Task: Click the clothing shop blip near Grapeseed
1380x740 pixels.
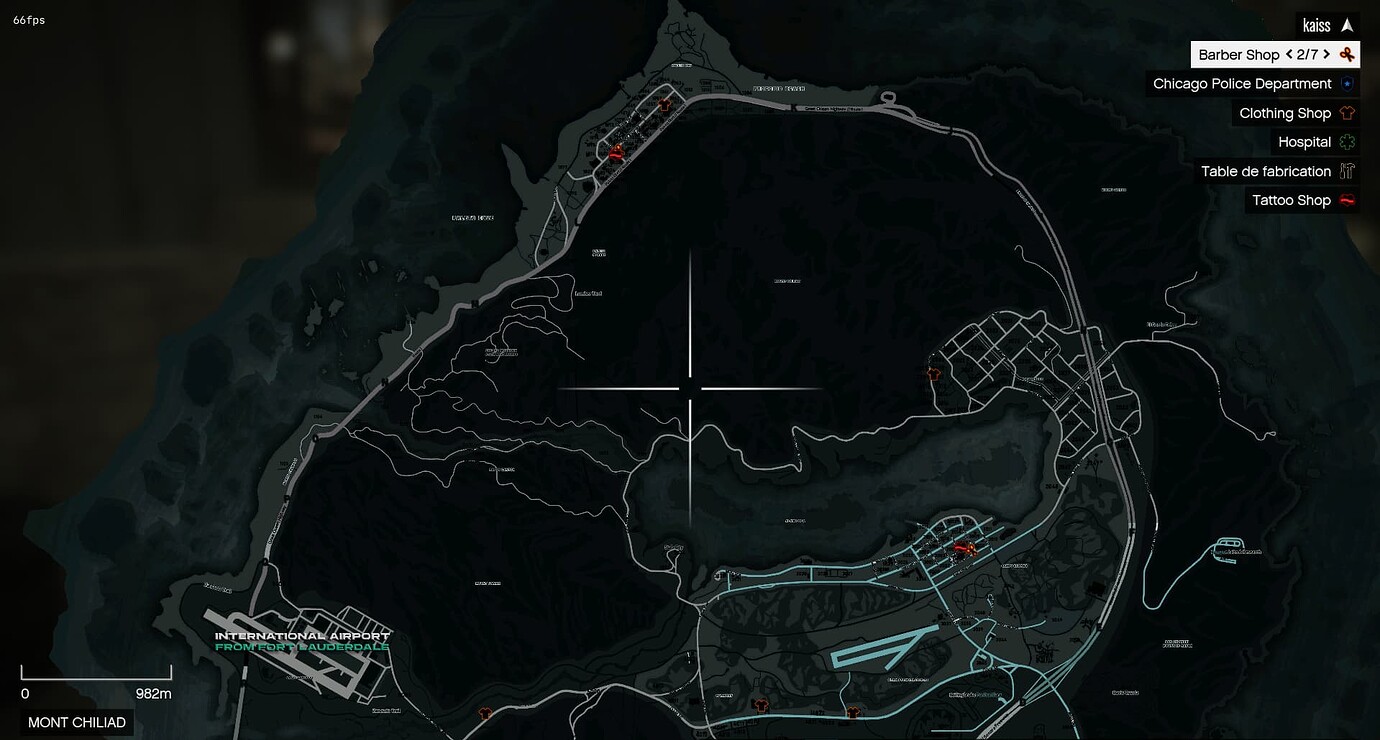Action: [x=933, y=373]
